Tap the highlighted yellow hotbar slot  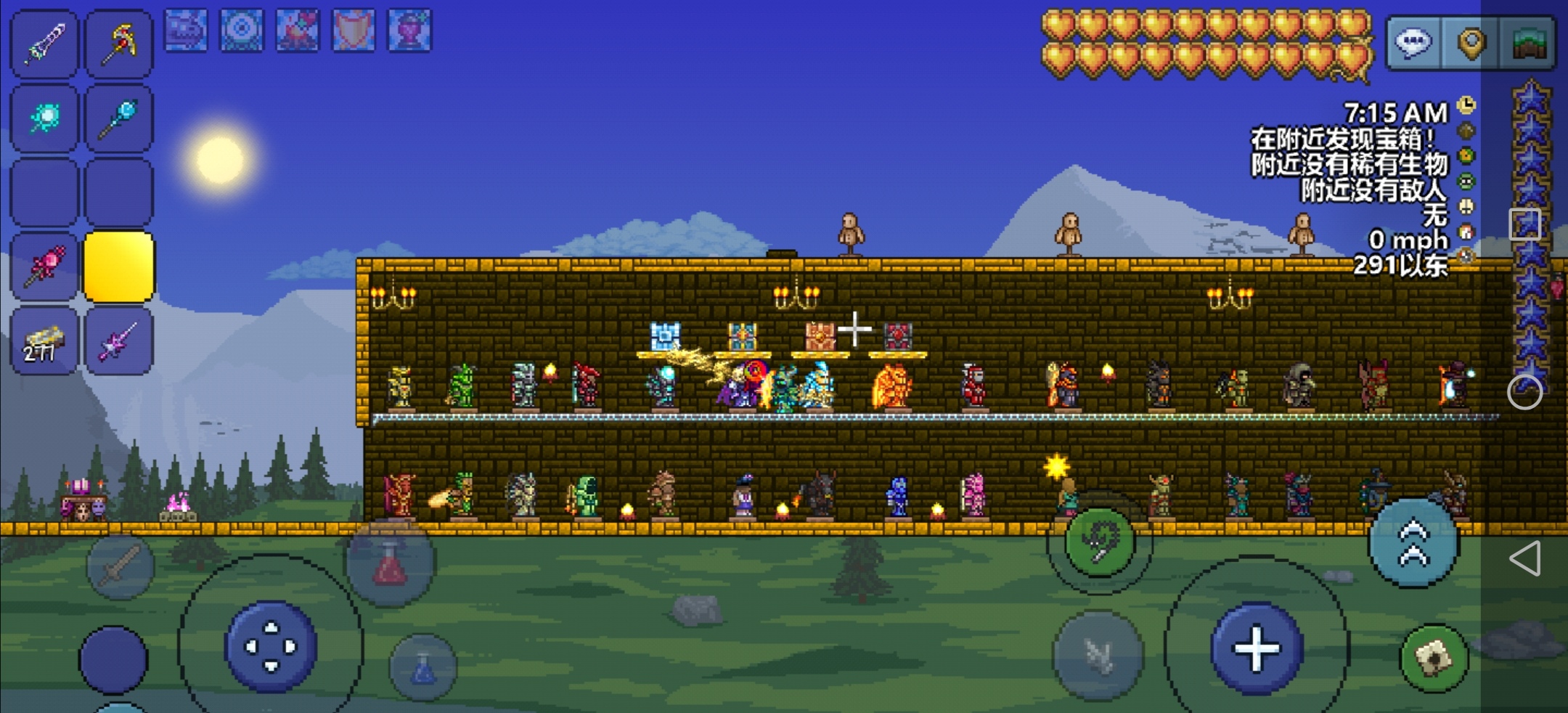pos(119,266)
